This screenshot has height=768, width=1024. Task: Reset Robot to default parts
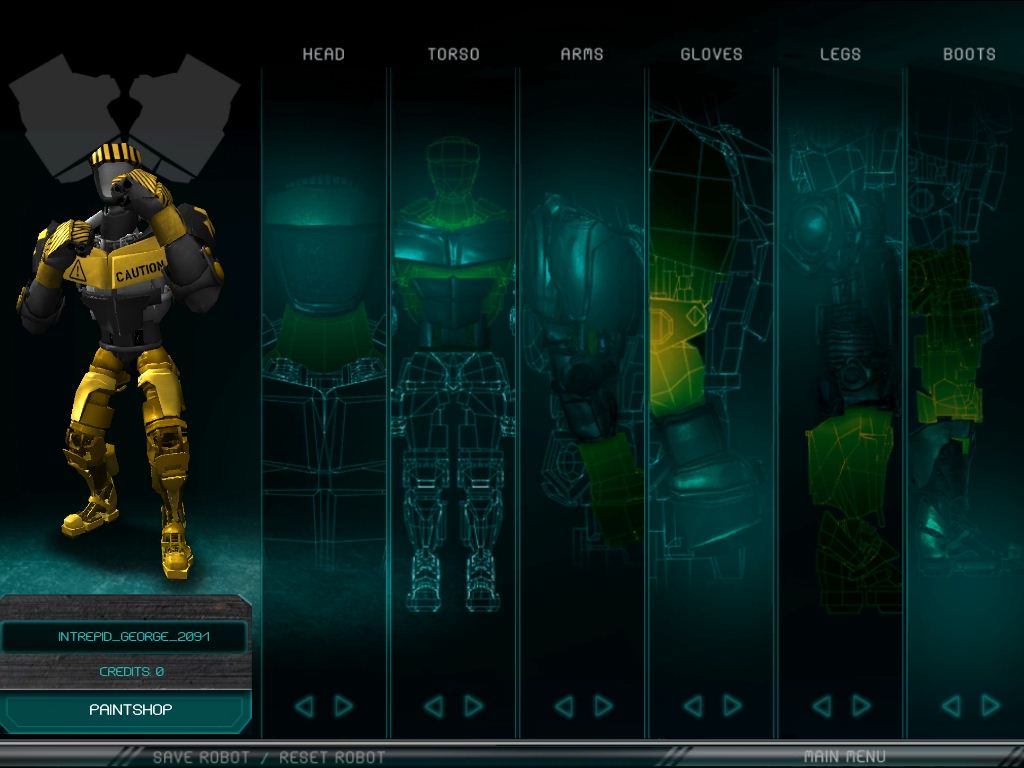point(332,757)
